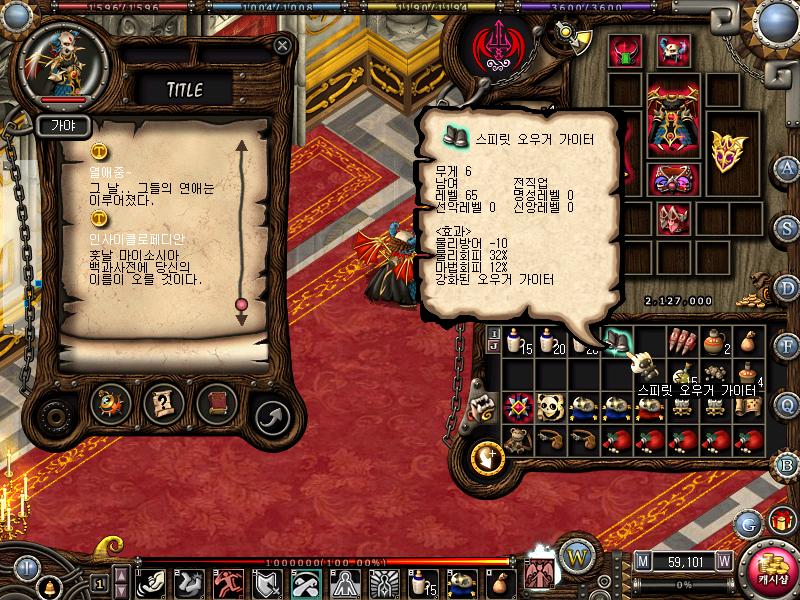
Task: Click the round A shortcut button
Action: [x=788, y=168]
